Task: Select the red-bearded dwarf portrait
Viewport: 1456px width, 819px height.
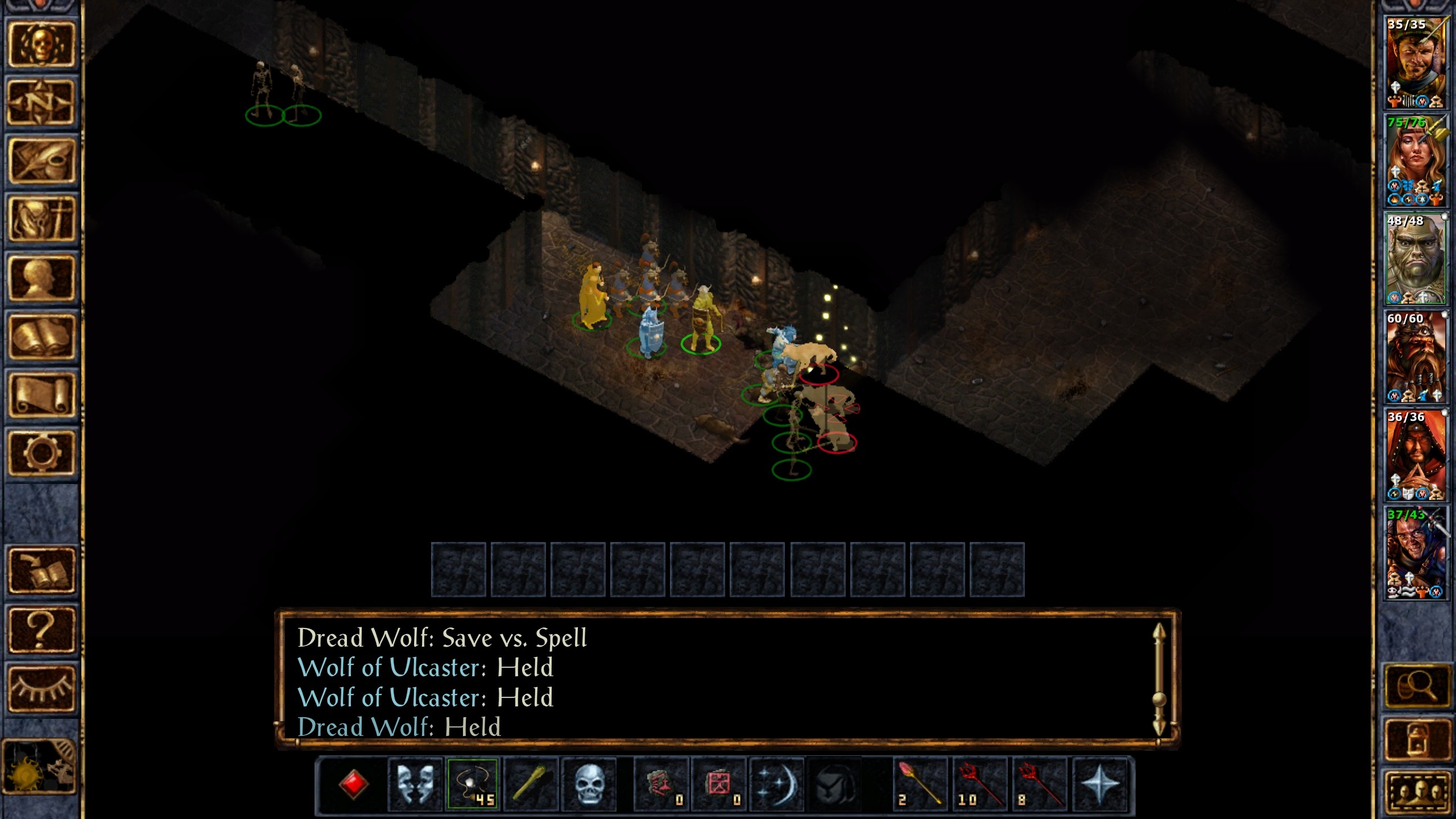Action: coord(1414,357)
